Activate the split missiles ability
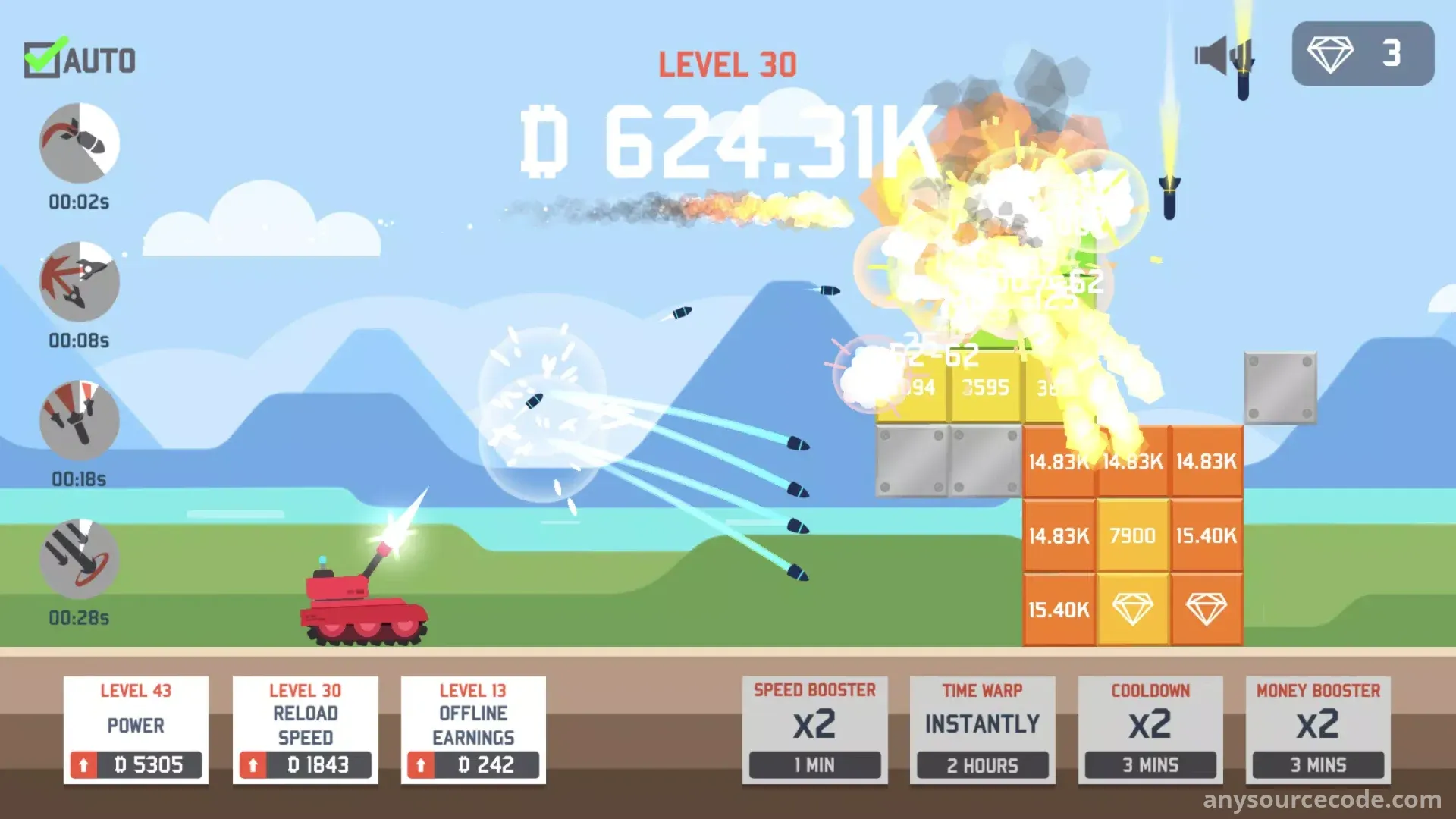1456x819 pixels. tap(80, 281)
